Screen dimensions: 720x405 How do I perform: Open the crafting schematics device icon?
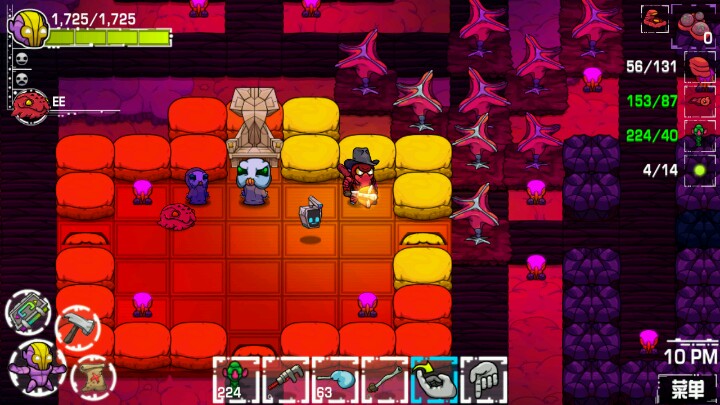tap(28, 312)
